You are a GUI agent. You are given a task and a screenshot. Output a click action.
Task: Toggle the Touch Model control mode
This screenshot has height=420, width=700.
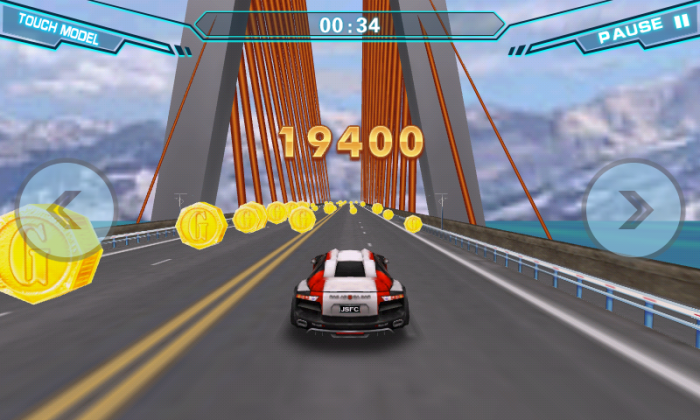(59, 28)
